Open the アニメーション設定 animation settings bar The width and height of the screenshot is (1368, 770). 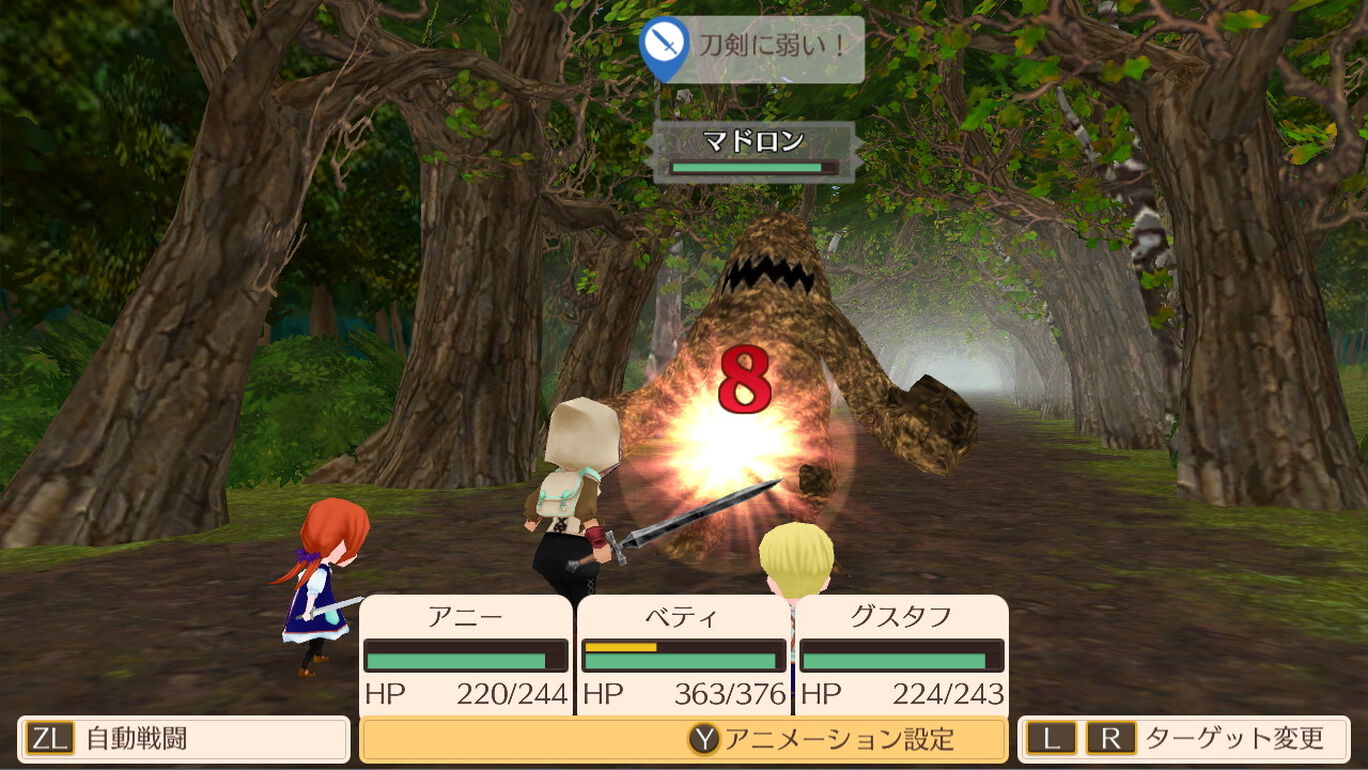pos(683,740)
